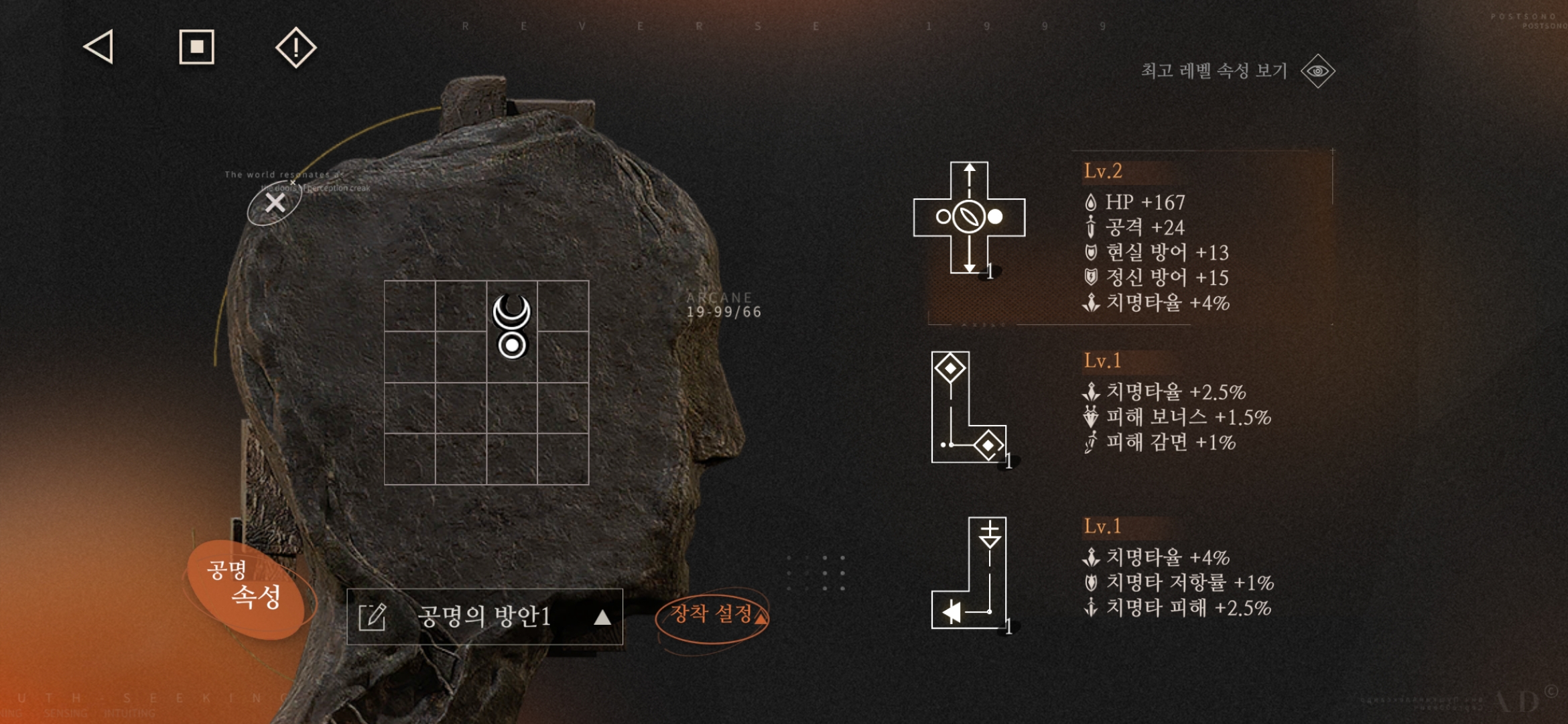
Task: Toggle 최고 레벨 속성 보기 eye icon
Action: pos(1317,71)
